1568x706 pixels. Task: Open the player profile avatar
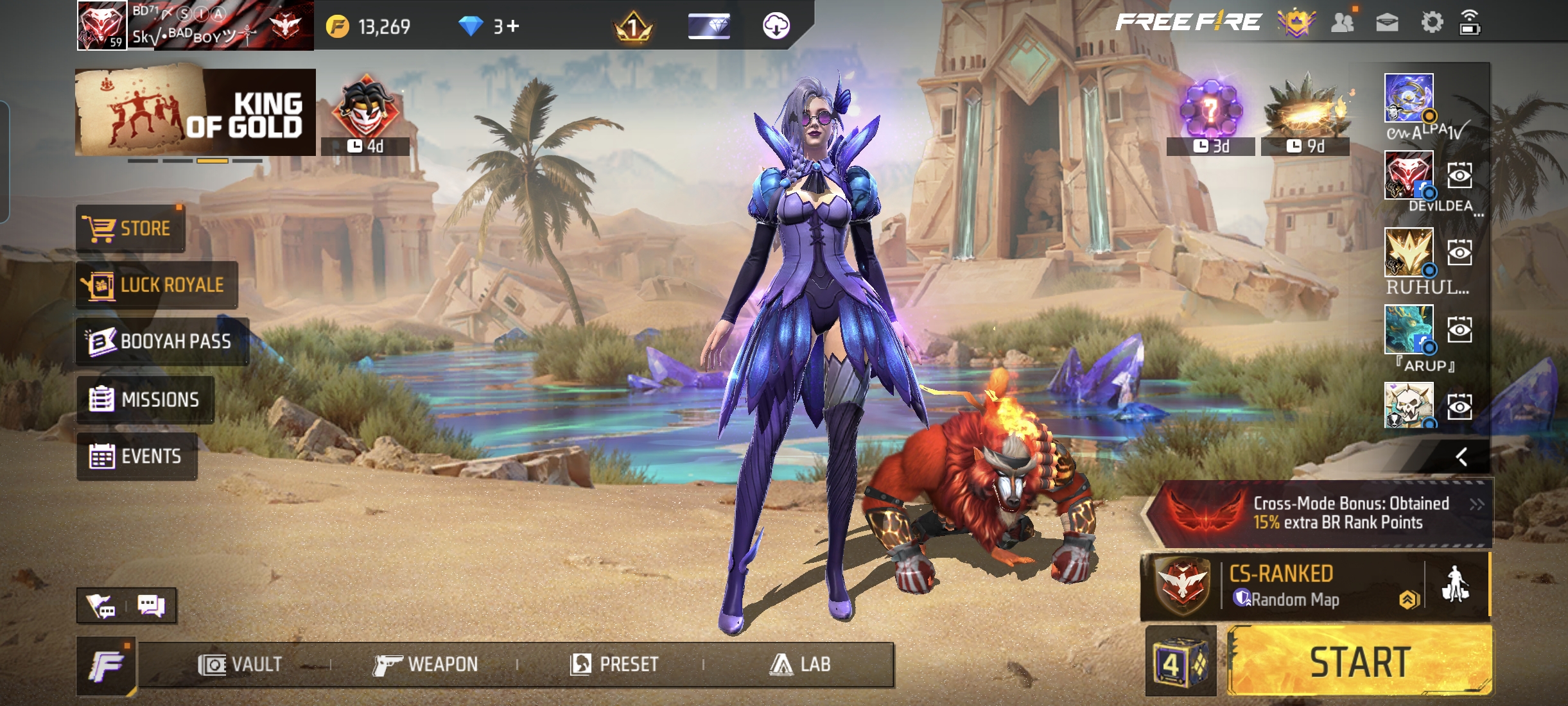pos(101,26)
